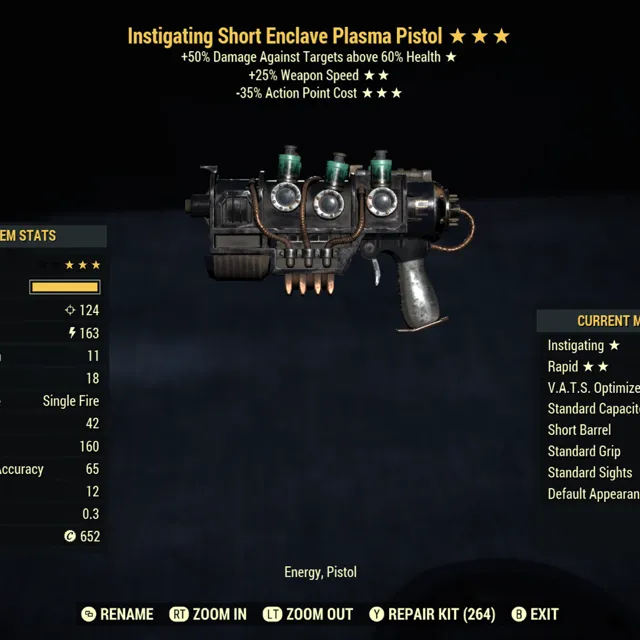The height and width of the screenshot is (640, 640).
Task: Select the Instigating mod entry
Action: coord(583,346)
